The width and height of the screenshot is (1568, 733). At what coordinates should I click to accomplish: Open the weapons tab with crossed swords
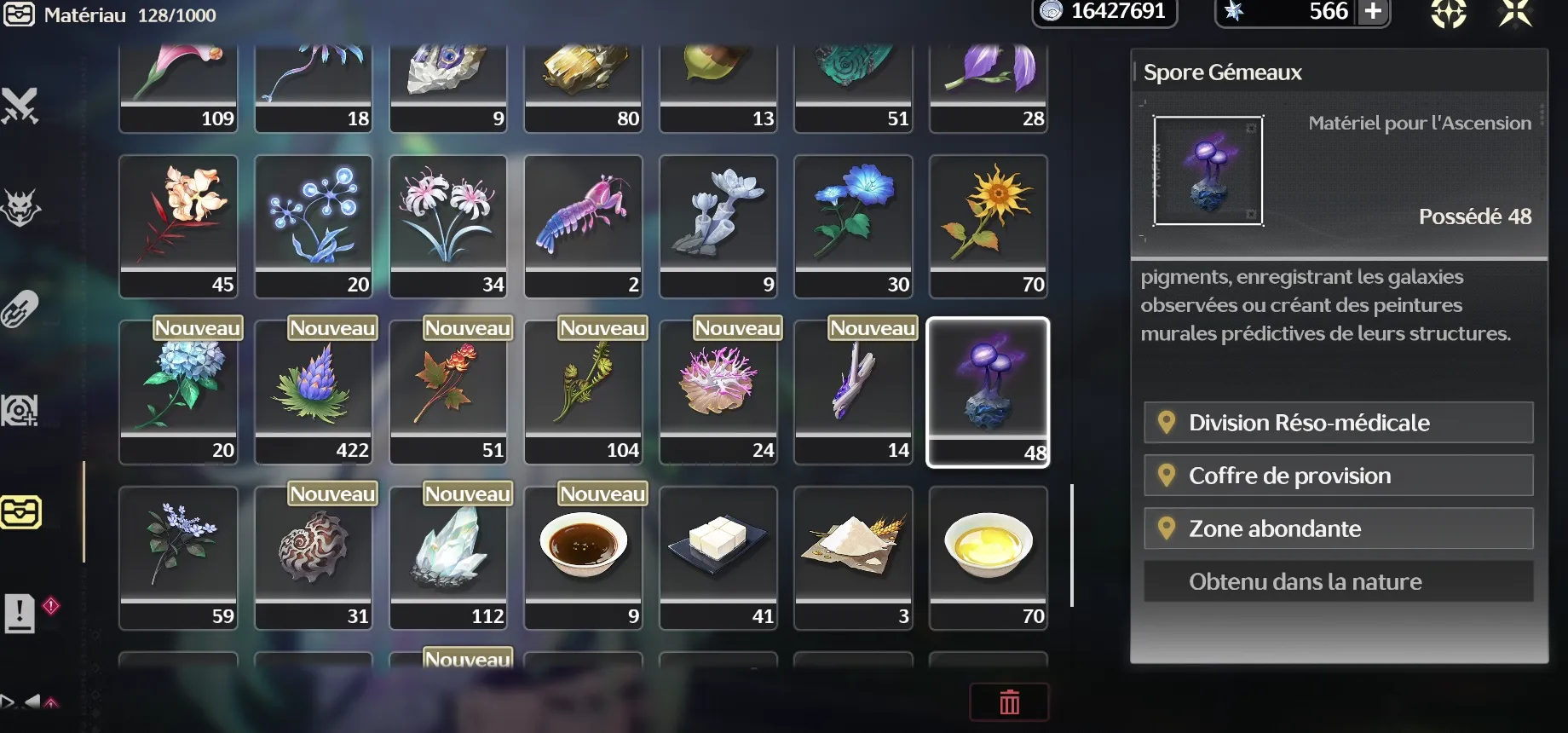[x=20, y=107]
